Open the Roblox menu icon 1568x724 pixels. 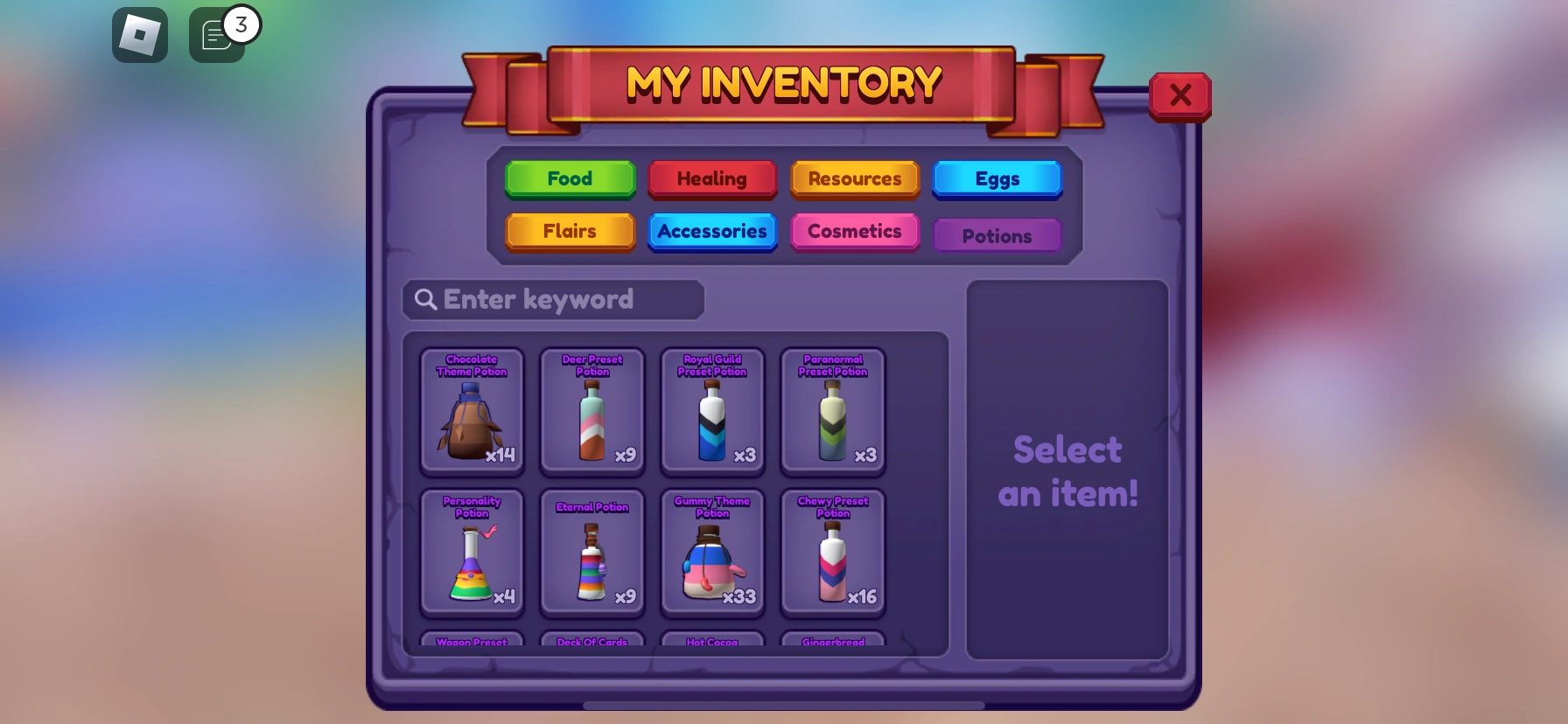pos(140,35)
